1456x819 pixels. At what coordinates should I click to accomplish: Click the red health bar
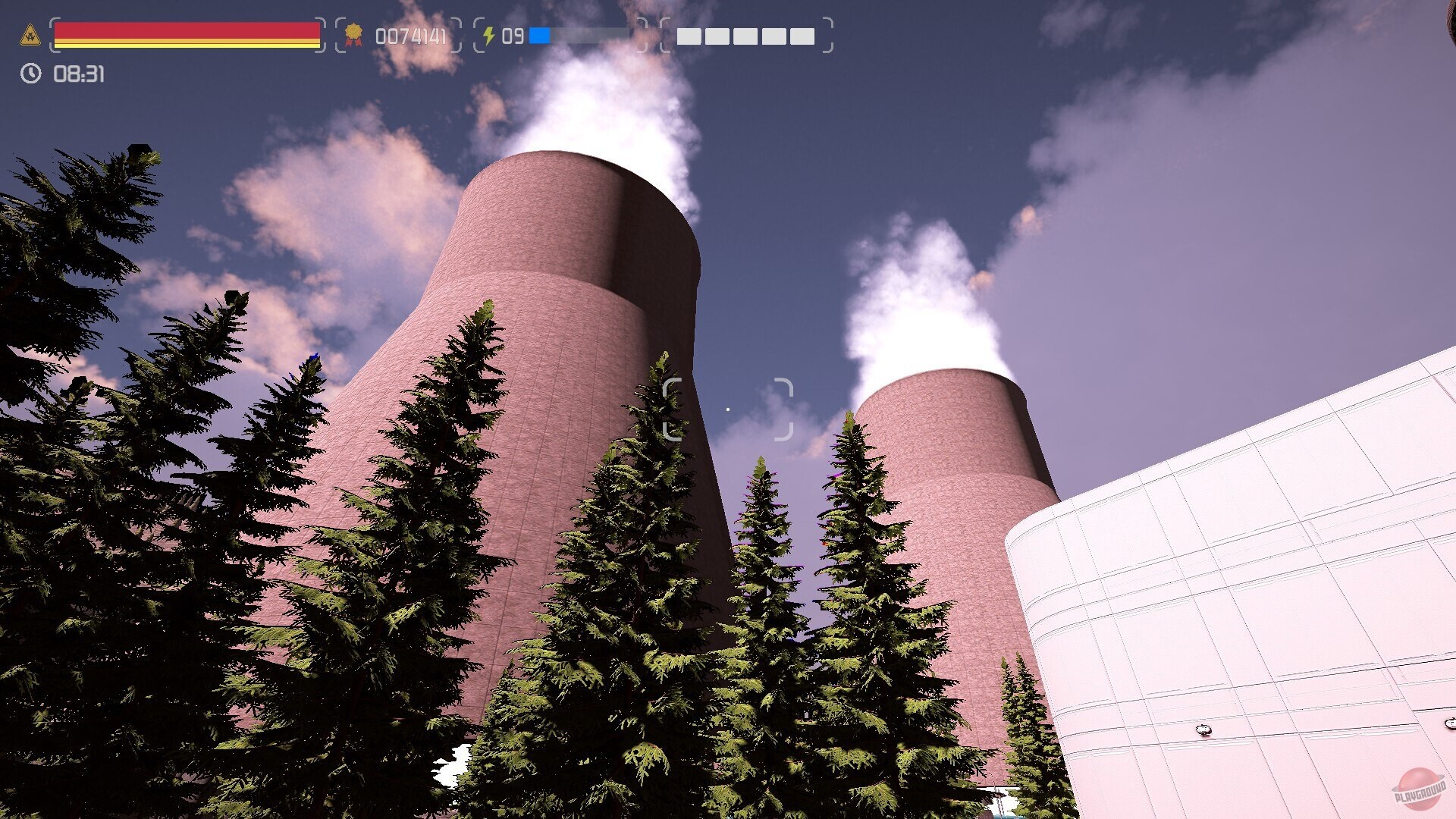(182, 30)
